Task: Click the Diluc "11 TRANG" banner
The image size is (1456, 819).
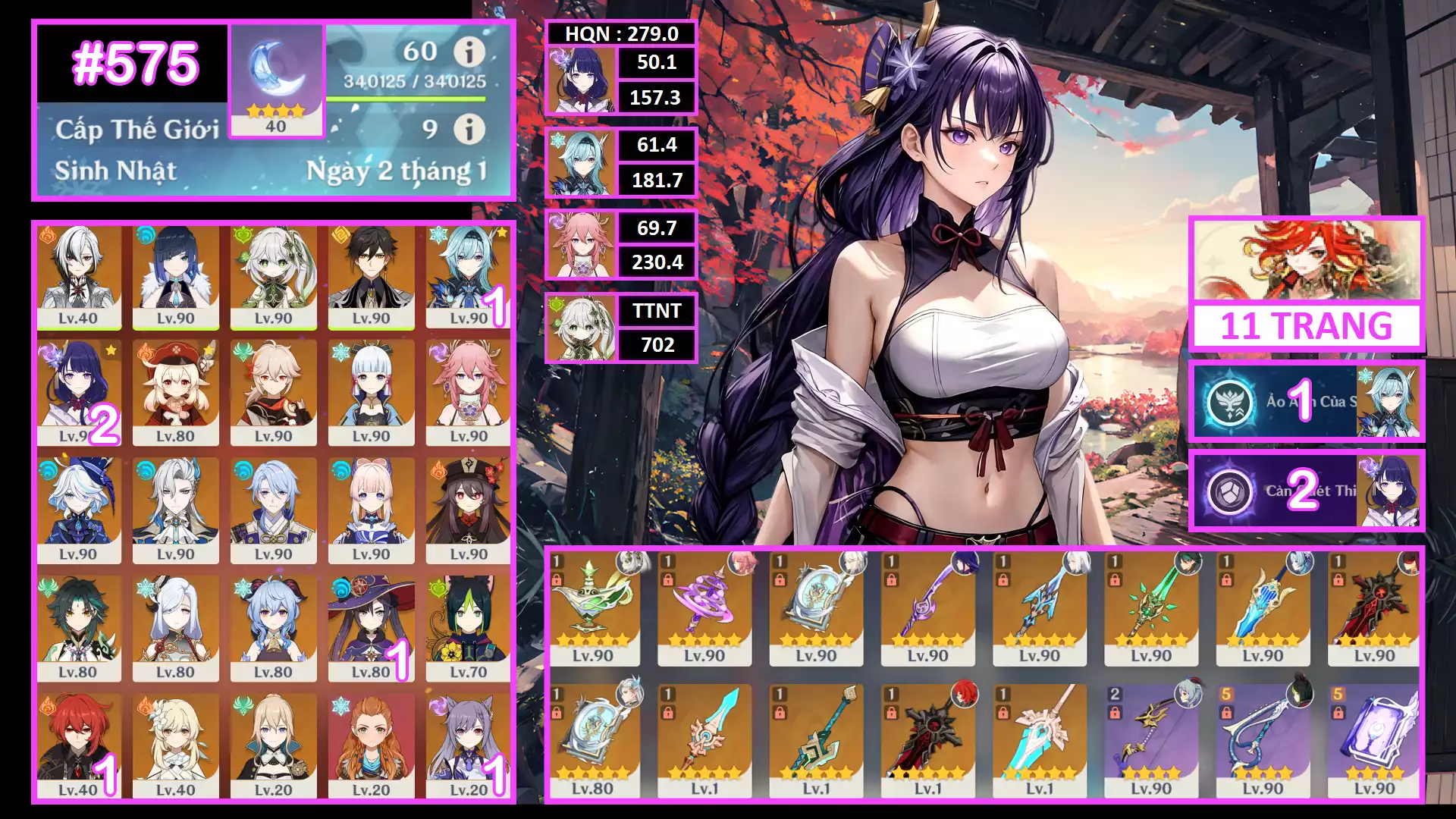Action: pos(1306,284)
